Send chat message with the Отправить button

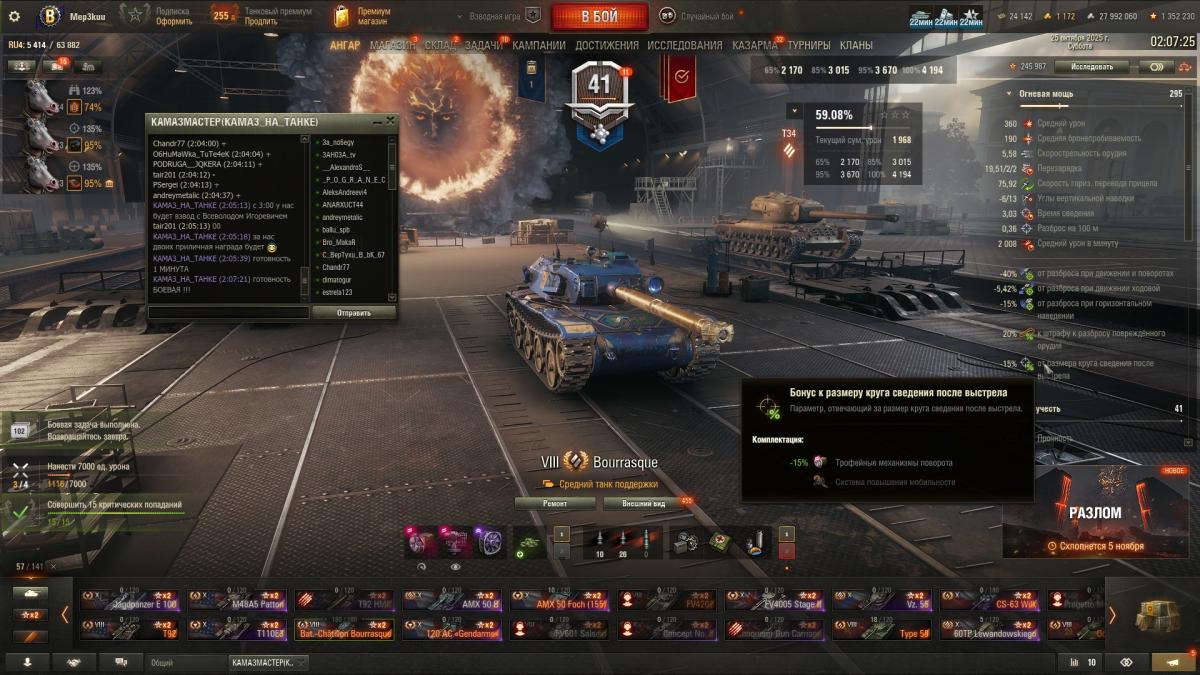[x=353, y=312]
